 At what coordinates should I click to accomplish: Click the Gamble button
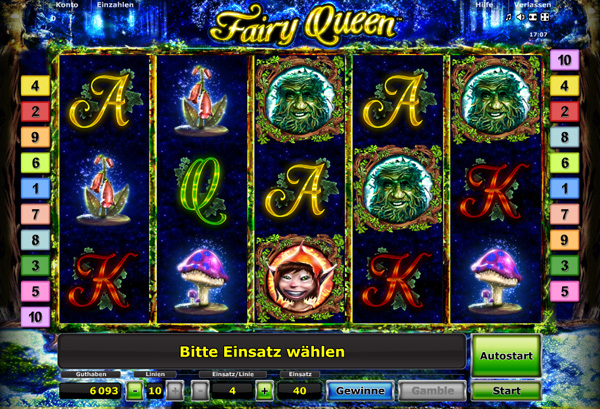pos(431,390)
